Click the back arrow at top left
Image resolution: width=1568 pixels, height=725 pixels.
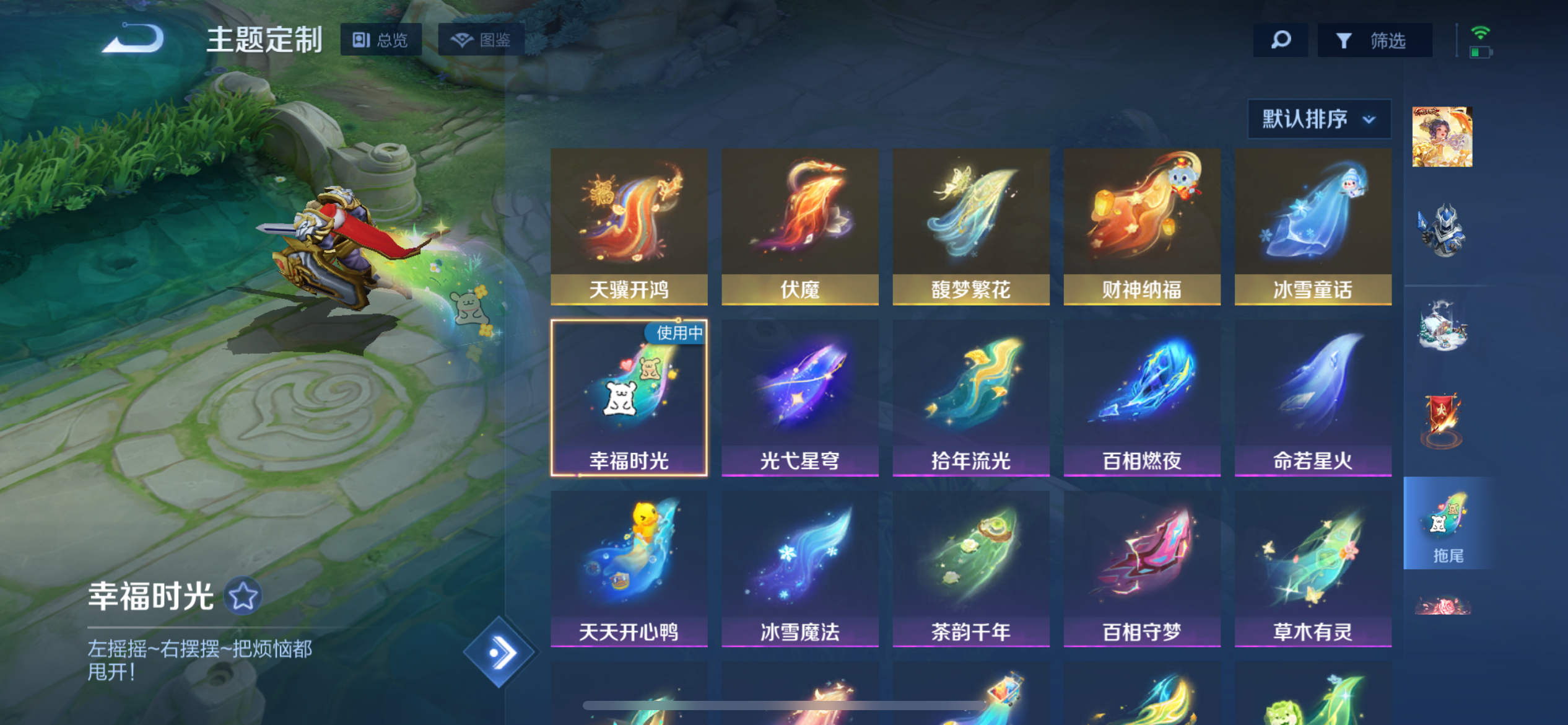132,38
